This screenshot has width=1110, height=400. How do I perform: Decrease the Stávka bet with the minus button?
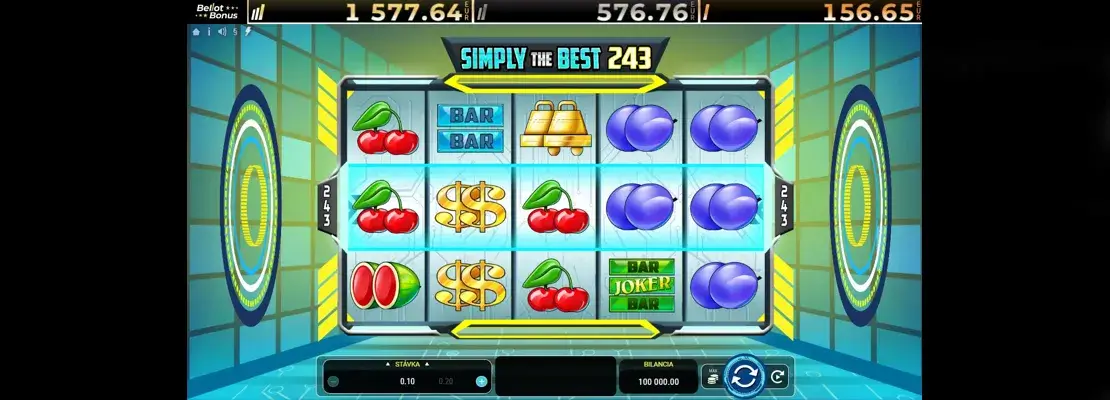pos(333,381)
